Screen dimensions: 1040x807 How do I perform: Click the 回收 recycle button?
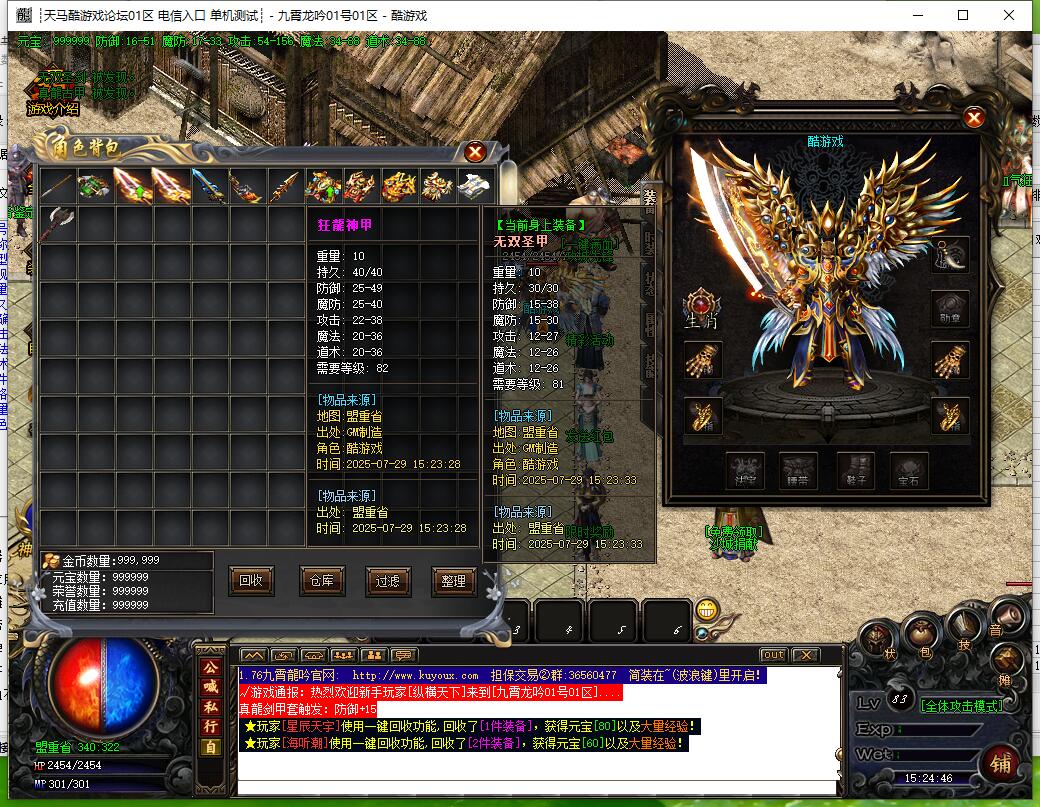tap(252, 580)
